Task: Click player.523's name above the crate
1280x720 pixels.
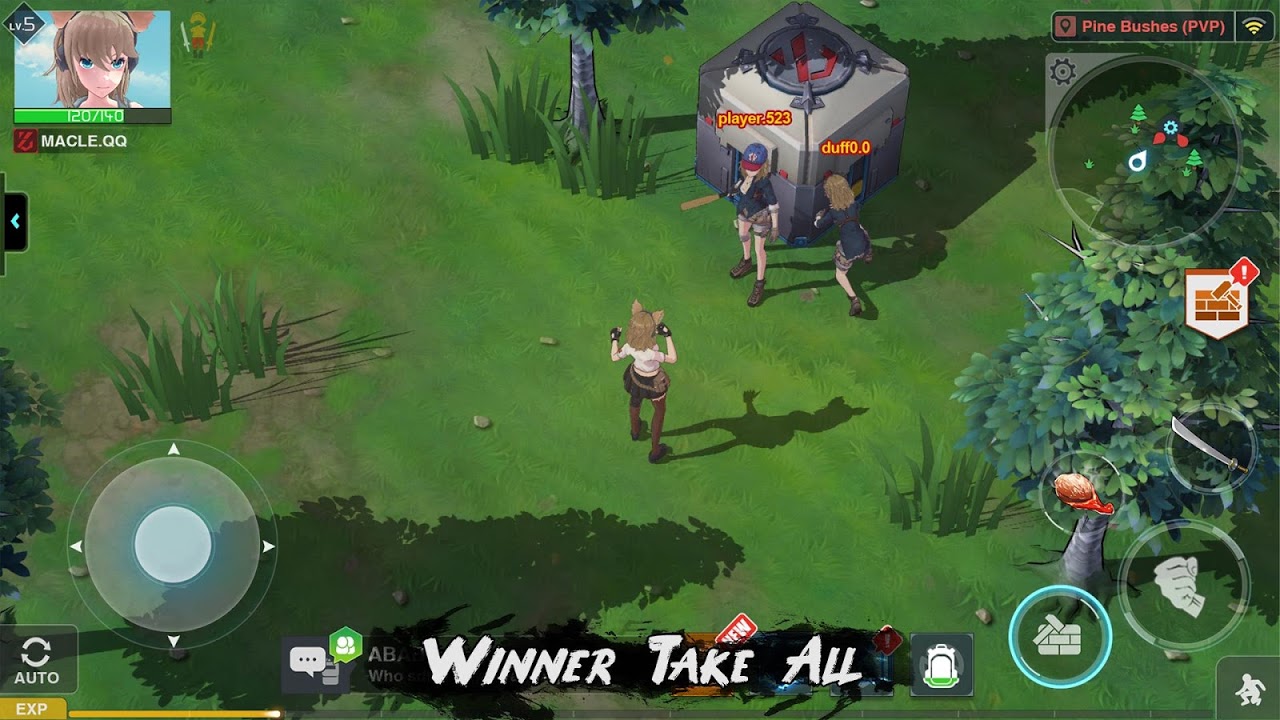Action: tap(757, 116)
